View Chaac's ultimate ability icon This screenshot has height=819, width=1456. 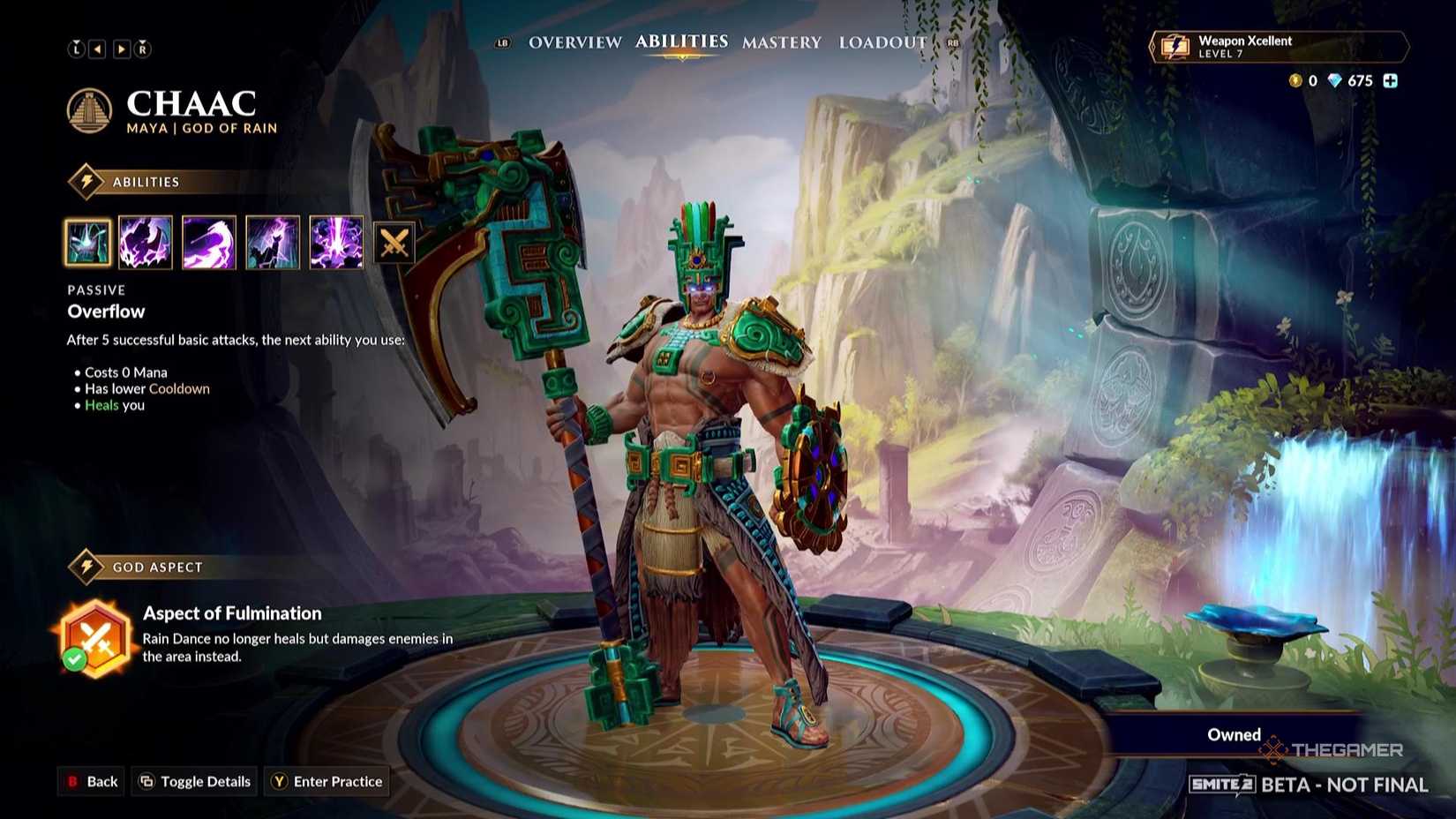(x=336, y=243)
